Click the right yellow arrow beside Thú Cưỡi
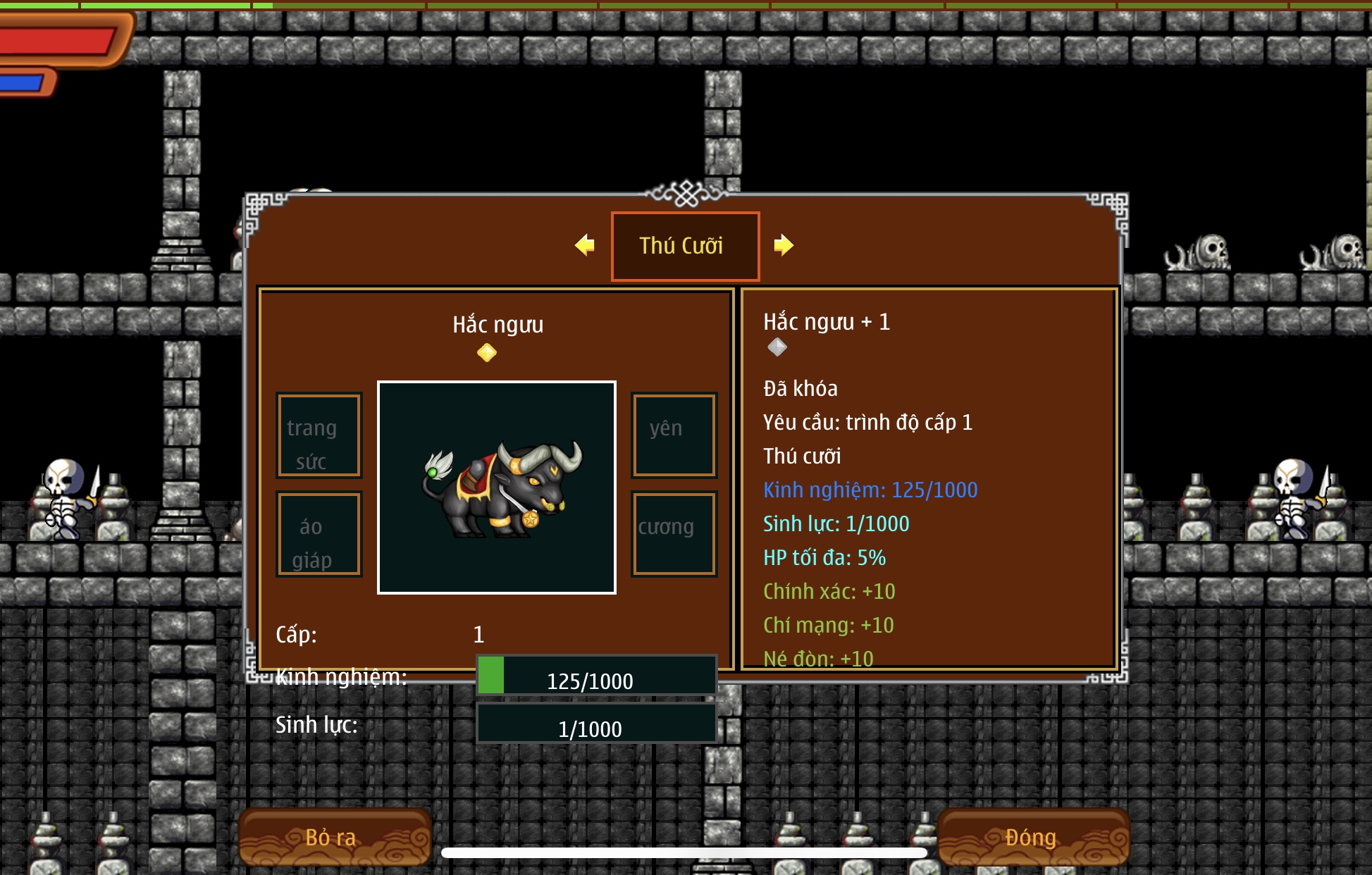The width and height of the screenshot is (1372, 875). click(x=783, y=245)
